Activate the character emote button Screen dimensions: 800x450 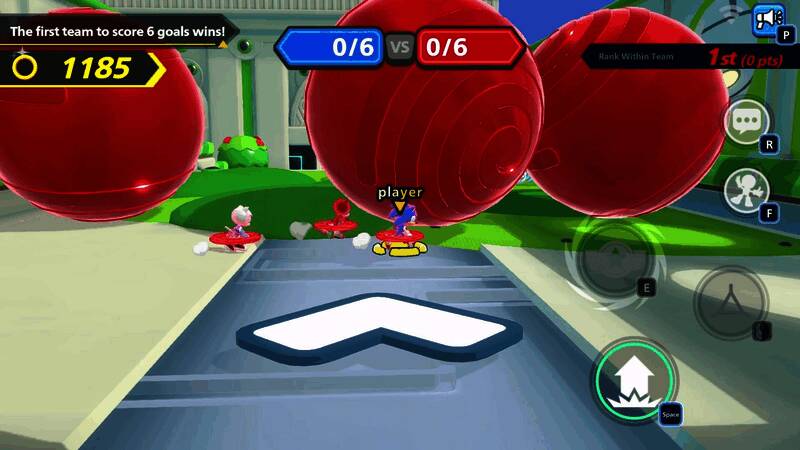pyautogui.click(x=746, y=187)
